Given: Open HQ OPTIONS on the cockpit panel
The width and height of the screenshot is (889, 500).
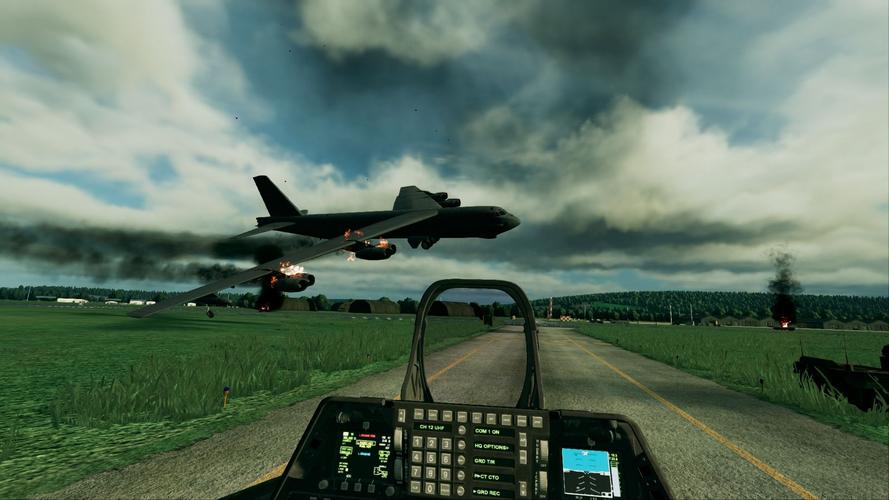Looking at the screenshot, I should click(493, 446).
